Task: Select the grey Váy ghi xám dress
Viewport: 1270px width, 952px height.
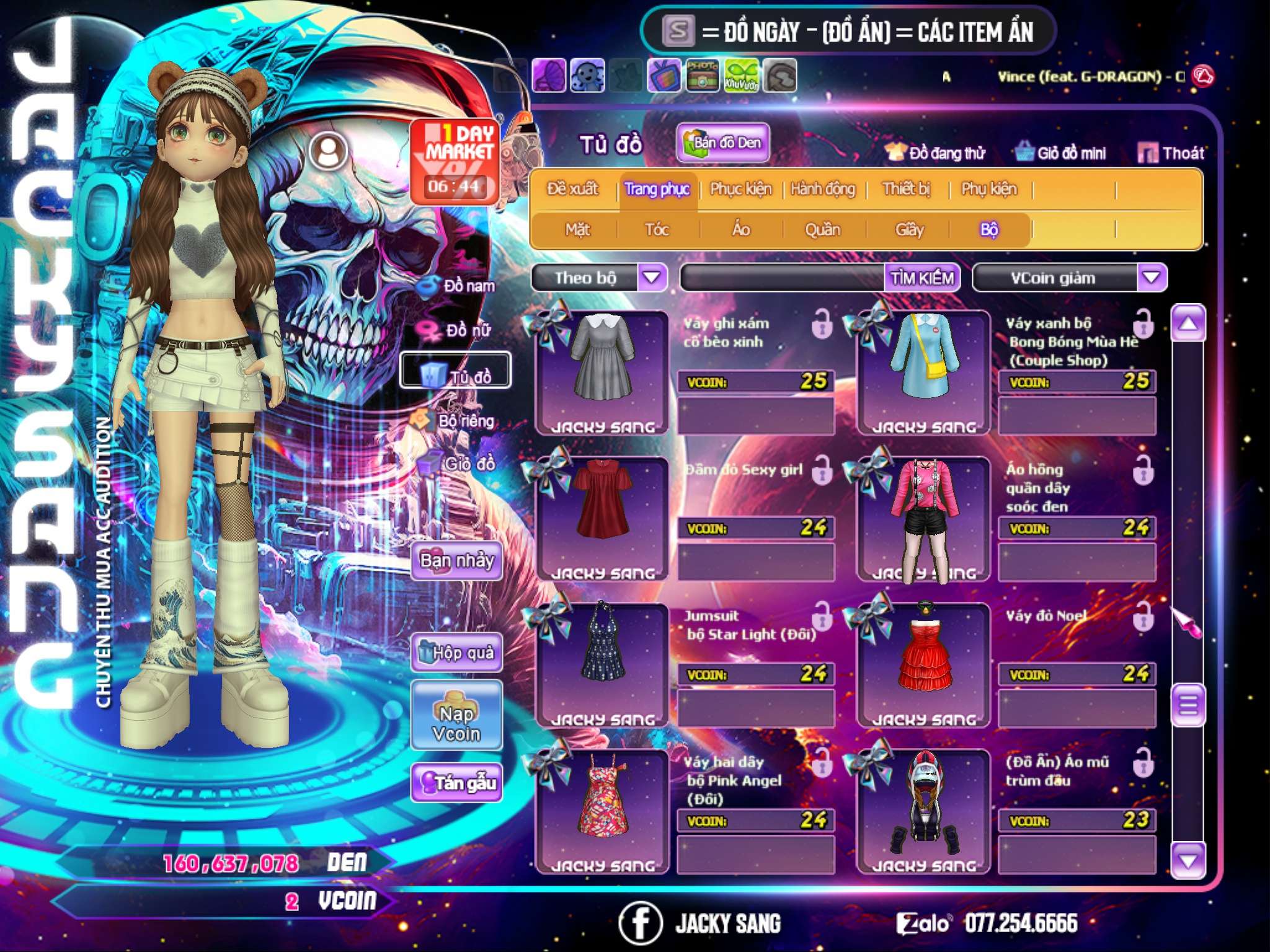Action: click(x=603, y=366)
